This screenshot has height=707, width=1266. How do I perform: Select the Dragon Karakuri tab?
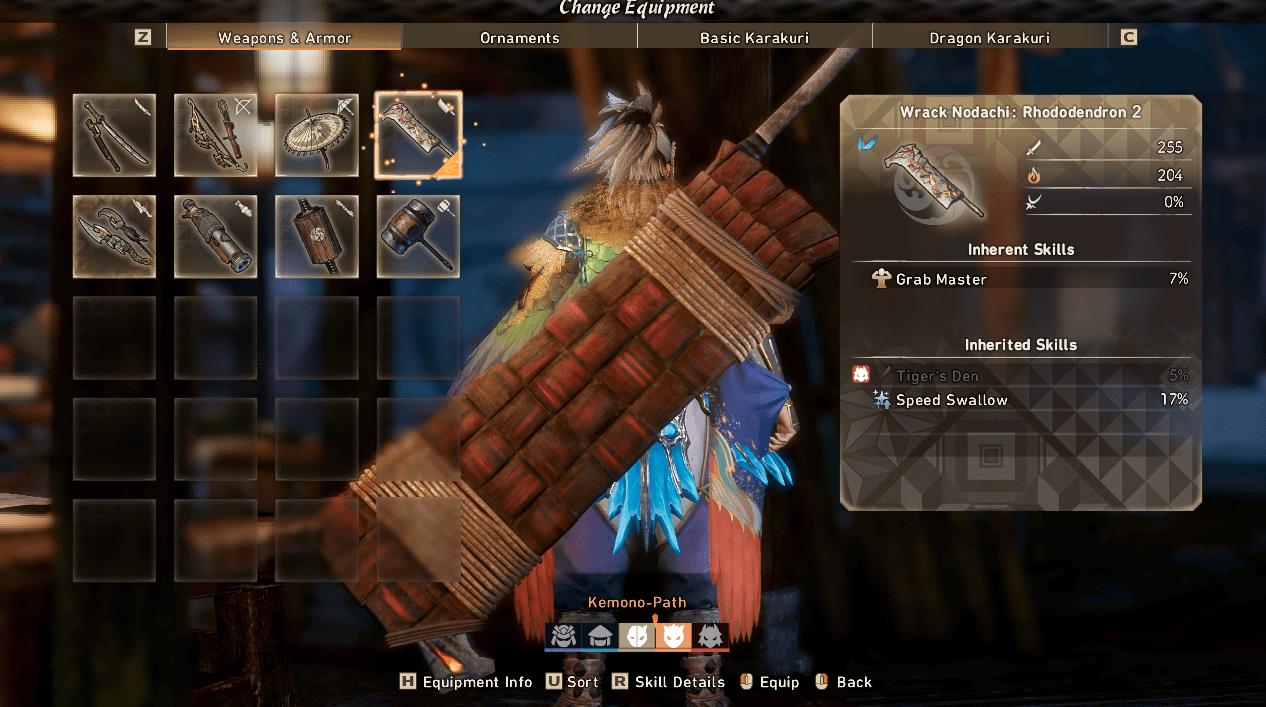989,38
